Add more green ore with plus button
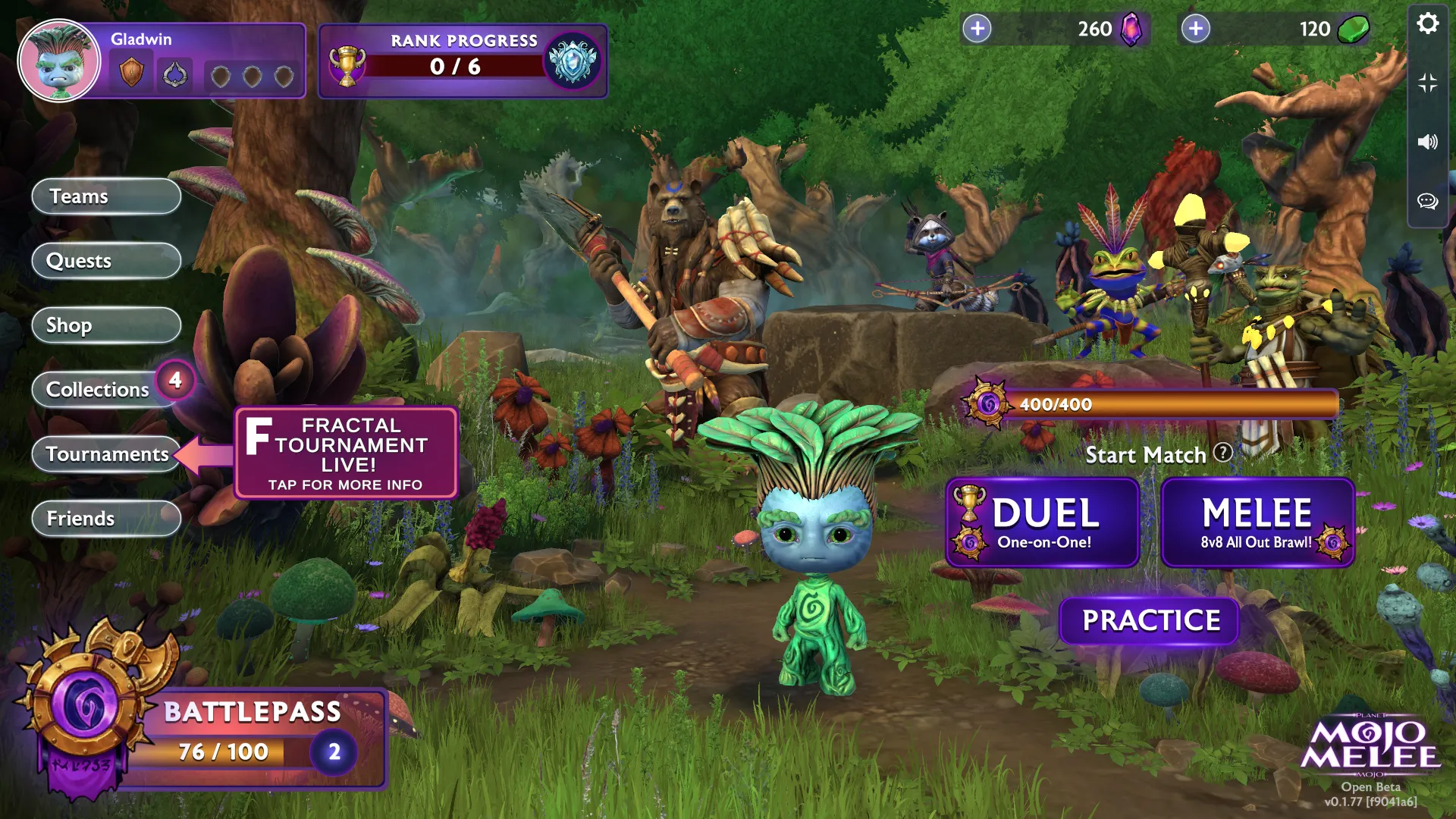This screenshot has width=1456, height=819. coord(1196,29)
